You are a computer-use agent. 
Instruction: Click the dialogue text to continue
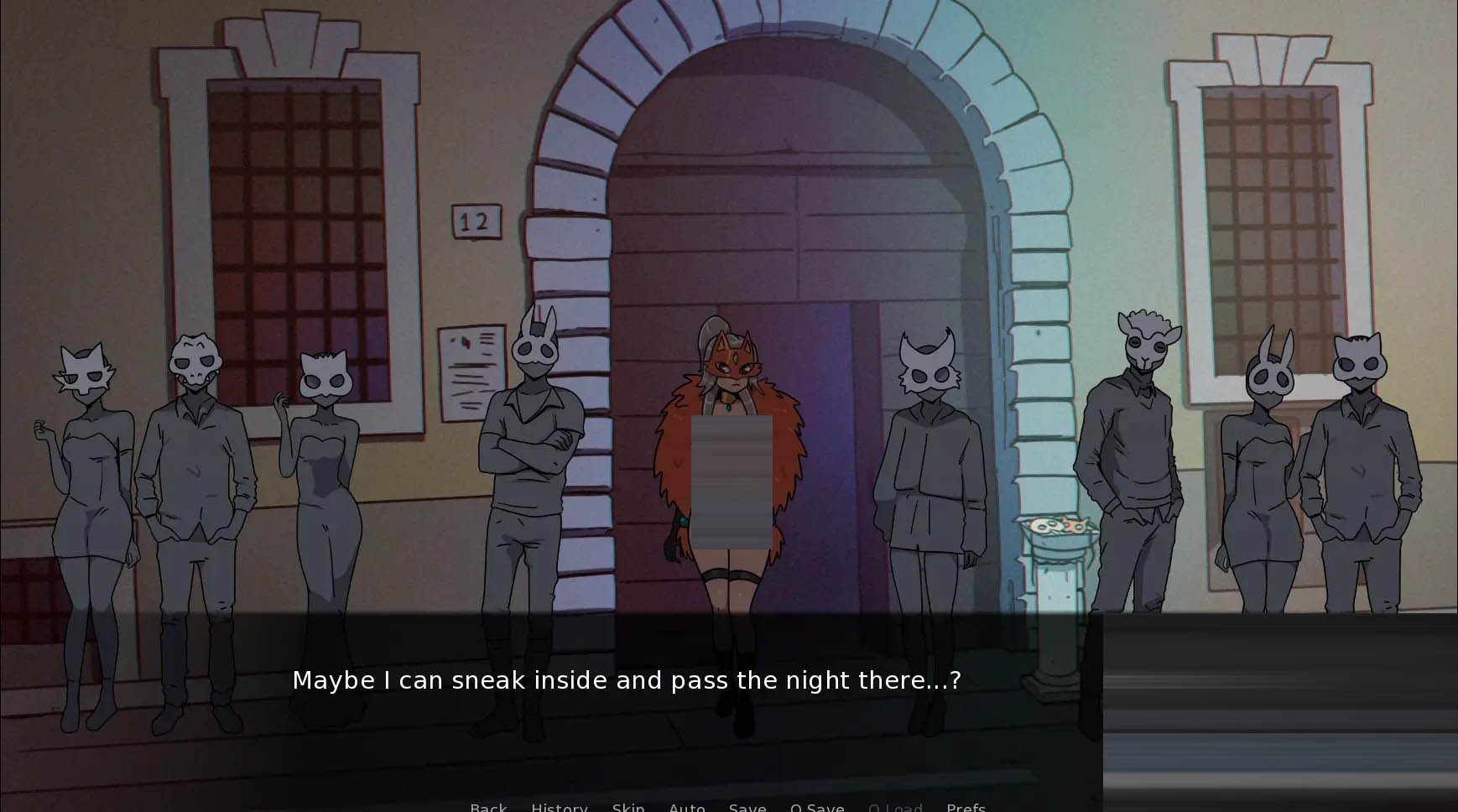click(x=626, y=680)
